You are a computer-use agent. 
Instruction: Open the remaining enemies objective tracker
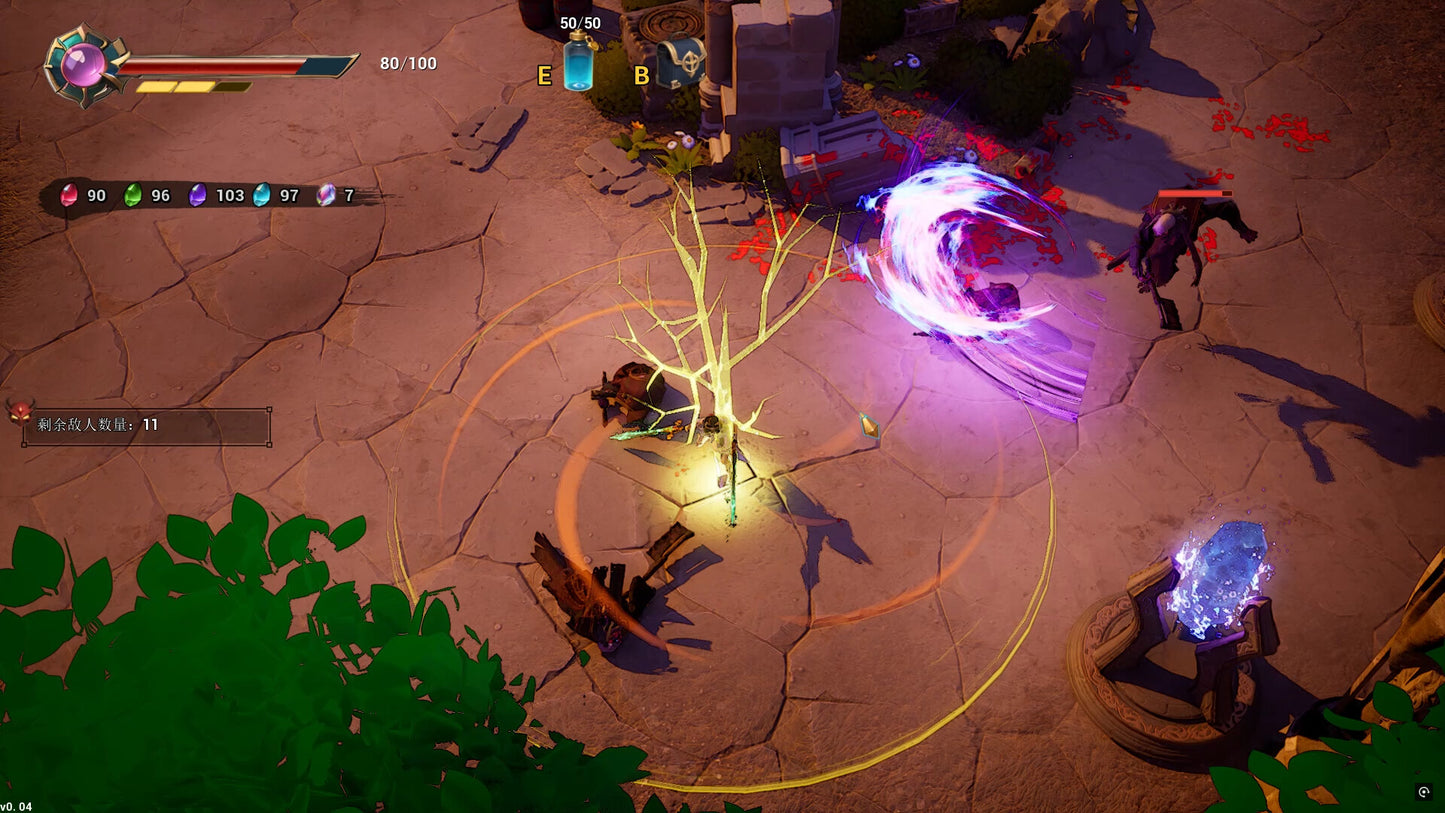[147, 425]
